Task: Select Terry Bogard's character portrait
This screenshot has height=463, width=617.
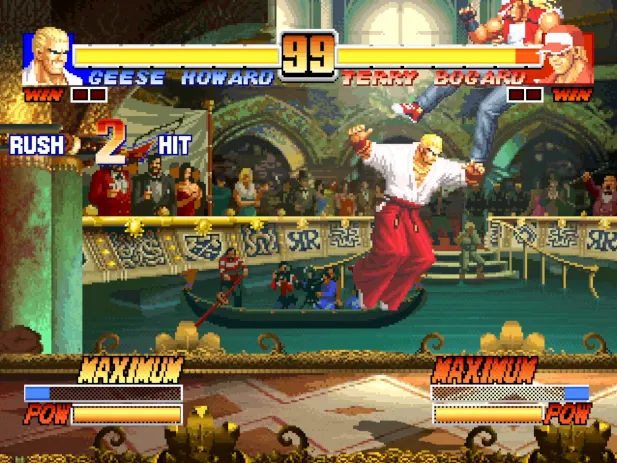Action: 566,59
